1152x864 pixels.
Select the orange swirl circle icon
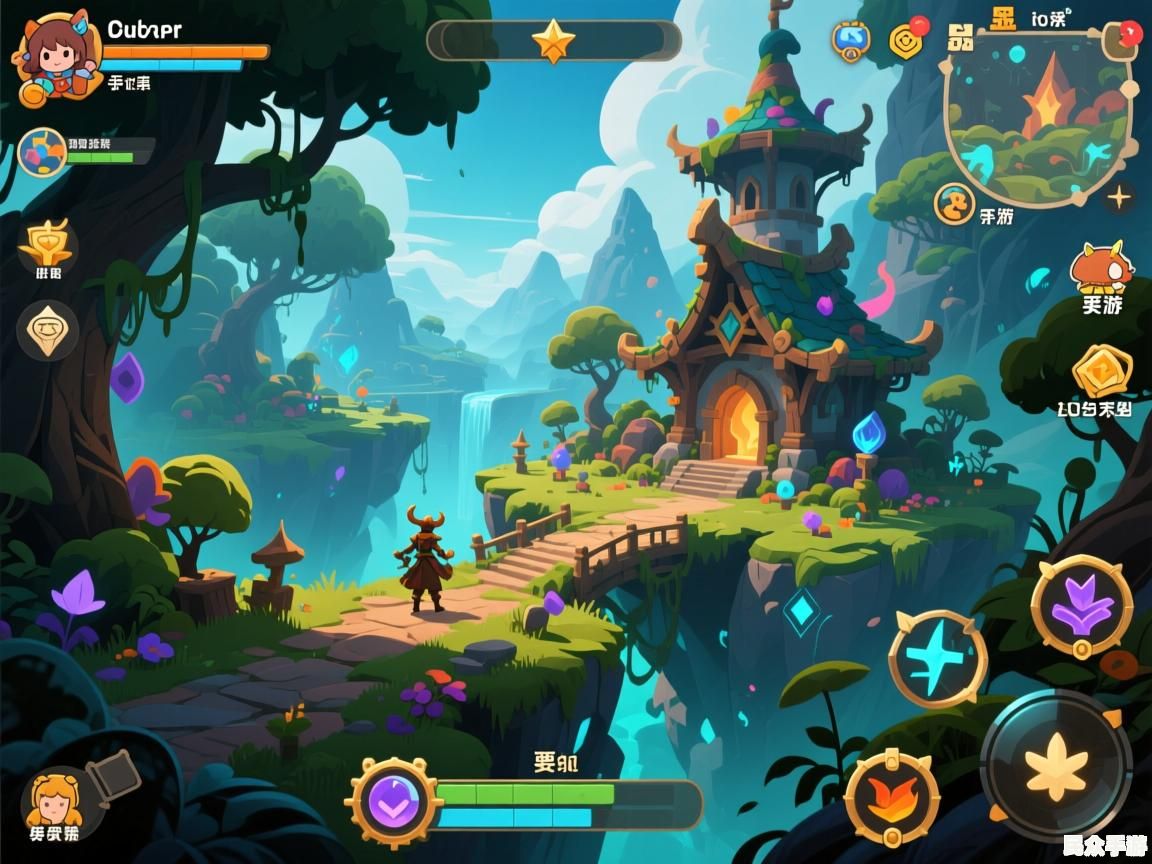[954, 204]
